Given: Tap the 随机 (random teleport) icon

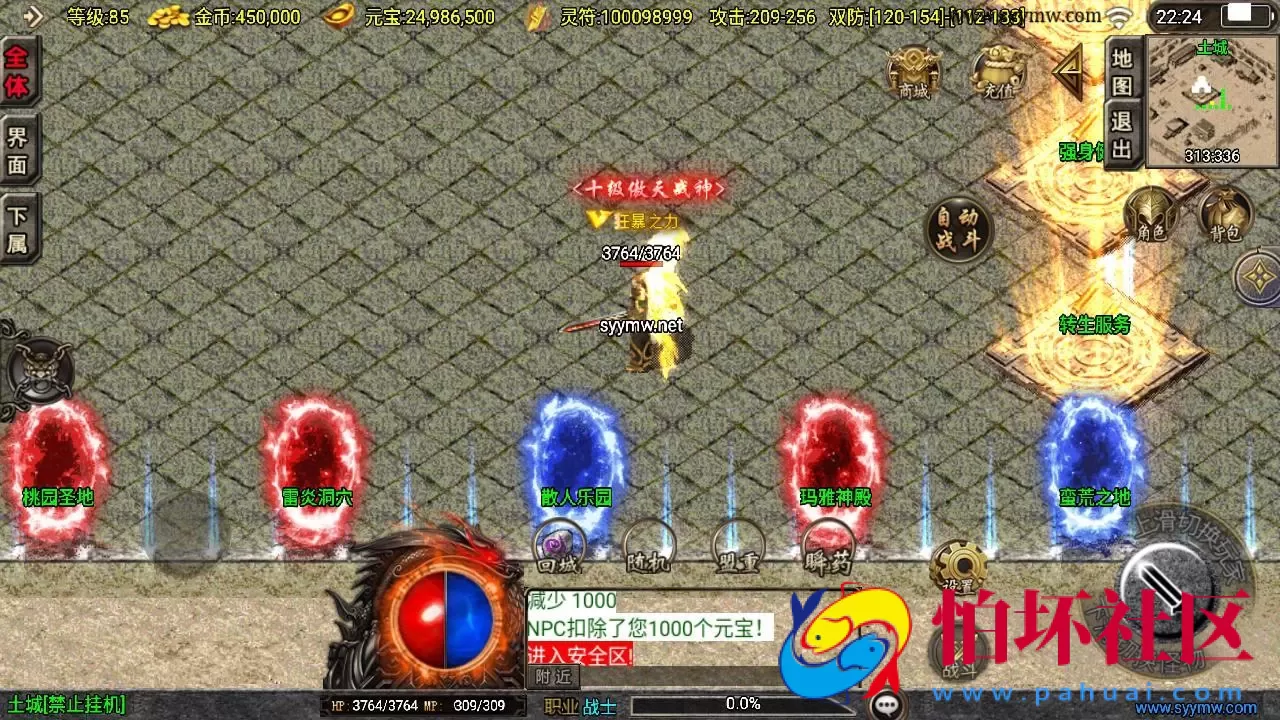Looking at the screenshot, I should coord(648,549).
